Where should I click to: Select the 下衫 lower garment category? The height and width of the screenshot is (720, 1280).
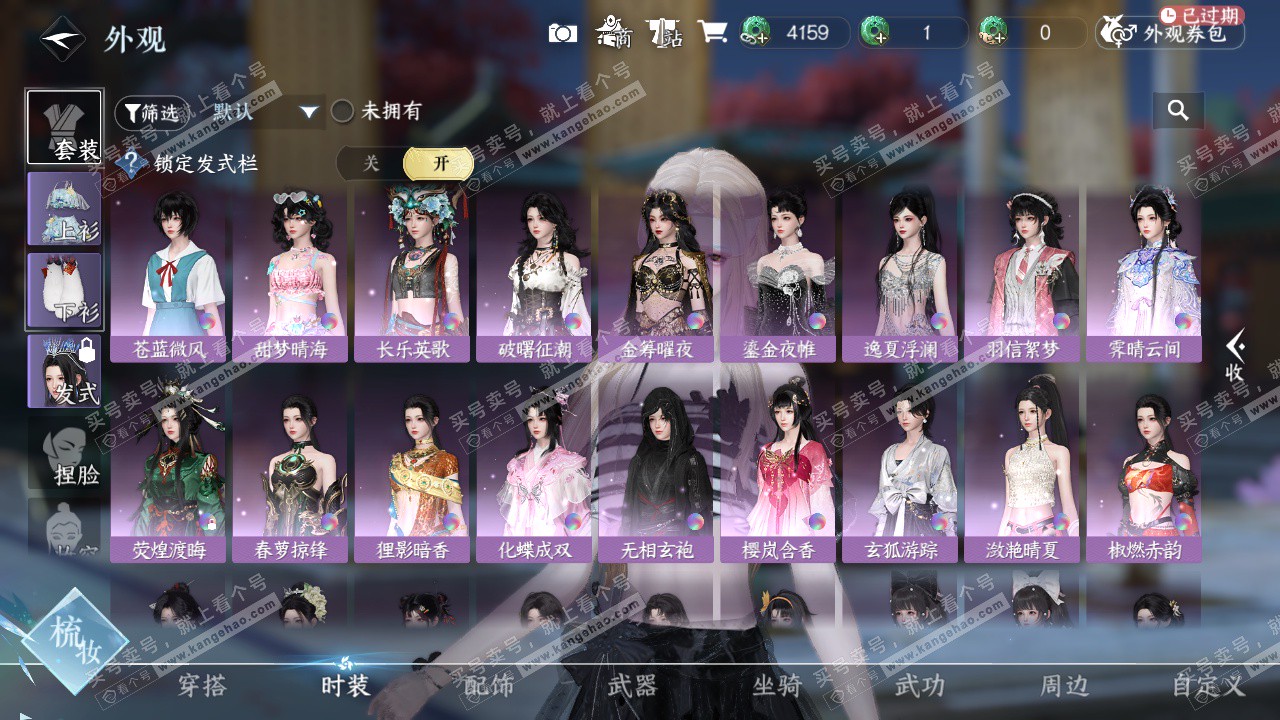coord(64,290)
